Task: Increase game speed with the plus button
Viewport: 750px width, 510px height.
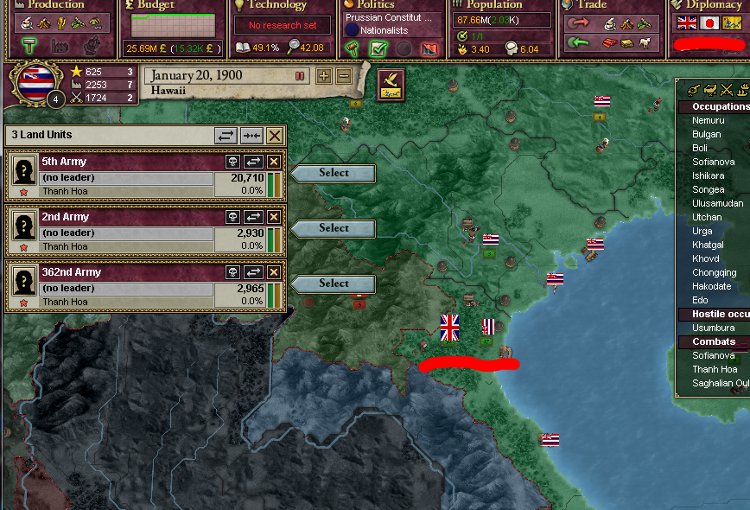Action: click(x=324, y=77)
